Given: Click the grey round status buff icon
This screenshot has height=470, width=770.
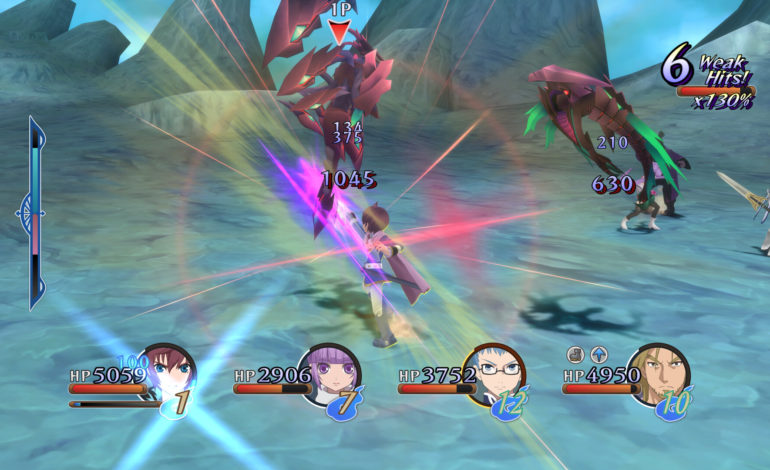Looking at the screenshot, I should 575,354.
